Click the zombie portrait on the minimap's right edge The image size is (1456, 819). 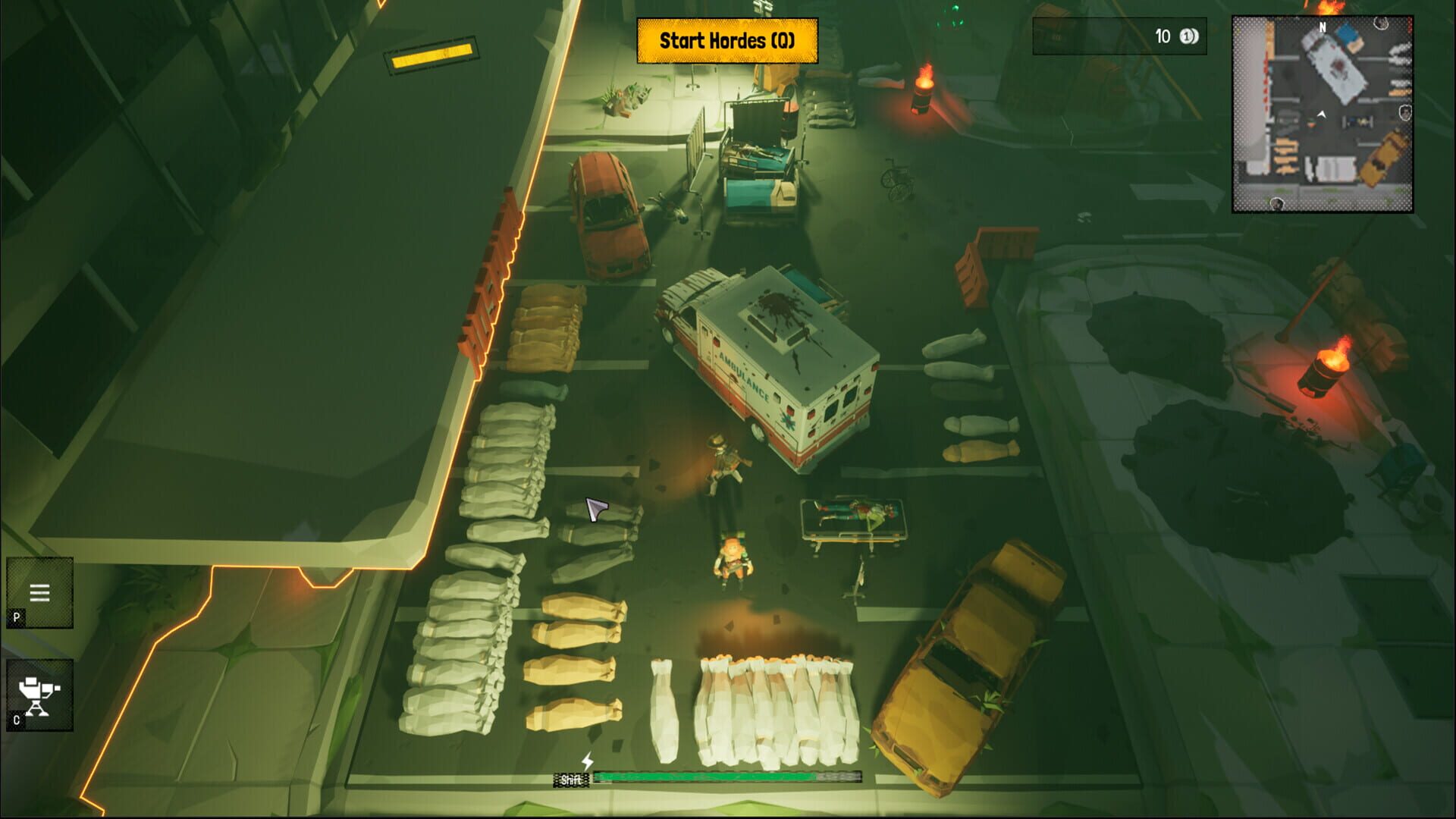[1405, 111]
